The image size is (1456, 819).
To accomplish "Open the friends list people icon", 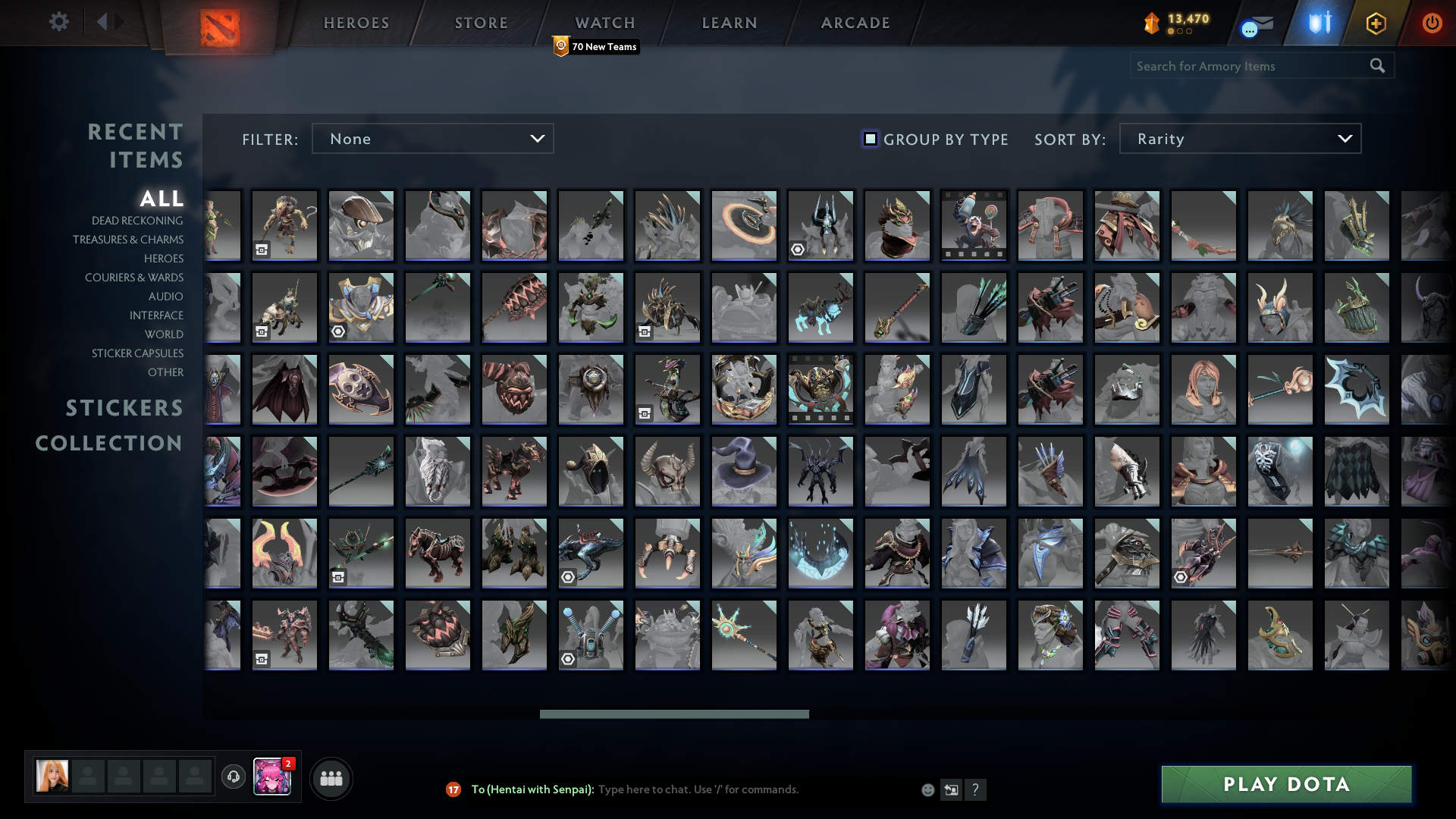I will (x=331, y=777).
